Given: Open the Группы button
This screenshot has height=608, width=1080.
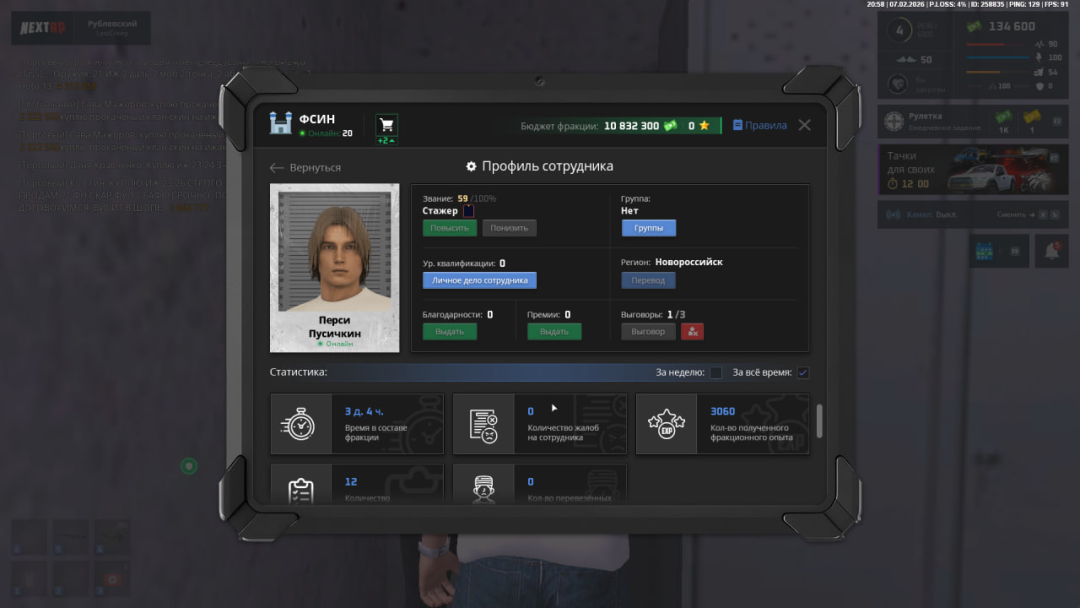Looking at the screenshot, I should click(648, 228).
